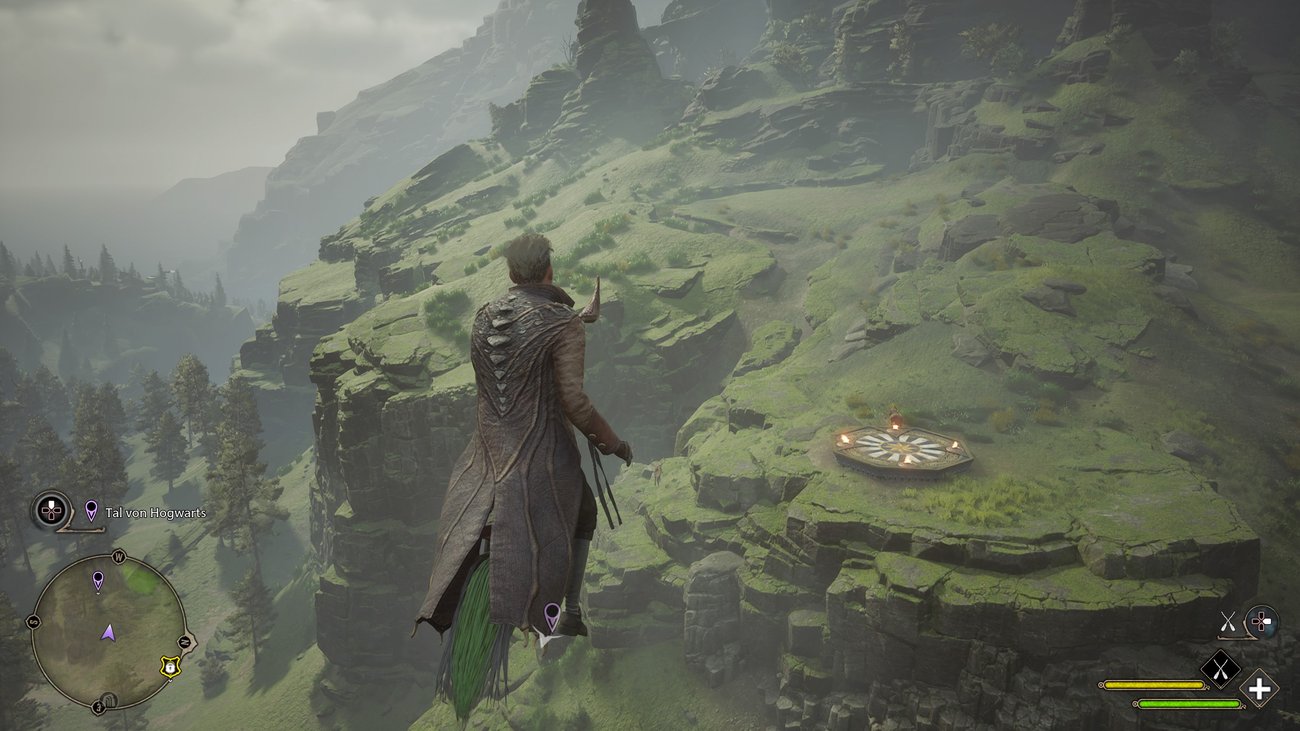Viewport: 1300px width, 731px height.
Task: Click the purple player arrow on the minimap
Action: [108, 632]
